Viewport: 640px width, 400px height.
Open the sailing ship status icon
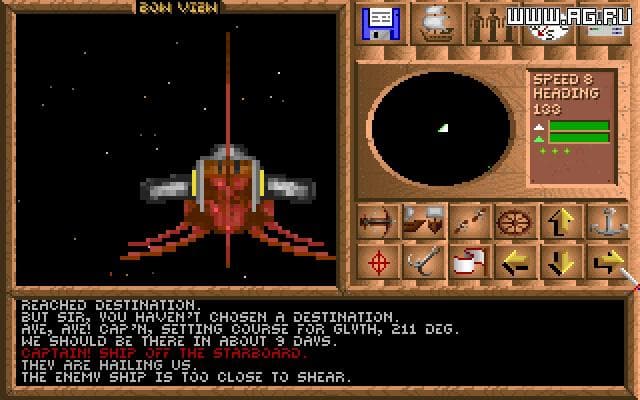[437, 22]
